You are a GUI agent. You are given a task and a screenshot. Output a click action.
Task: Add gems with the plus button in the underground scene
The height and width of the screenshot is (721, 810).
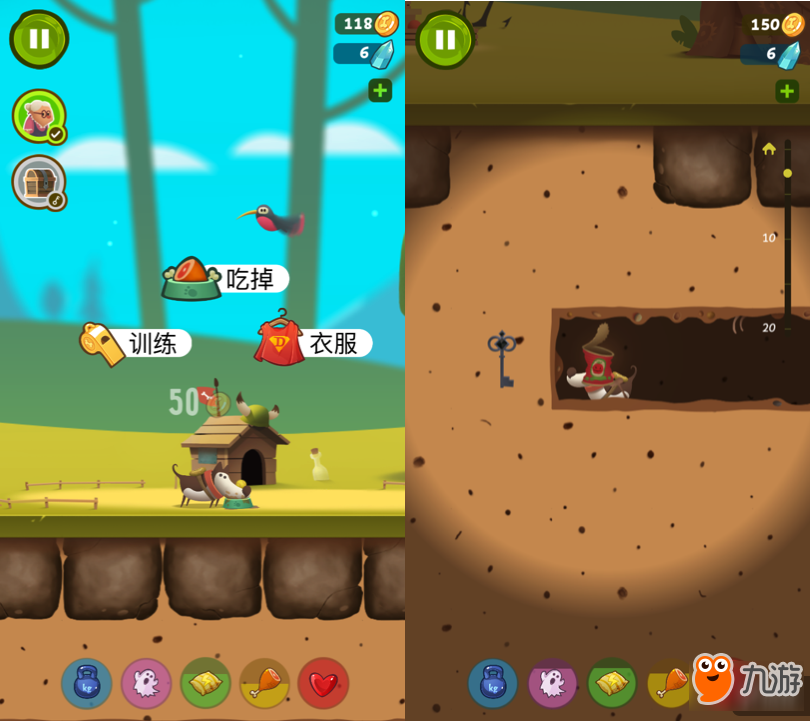coord(786,91)
